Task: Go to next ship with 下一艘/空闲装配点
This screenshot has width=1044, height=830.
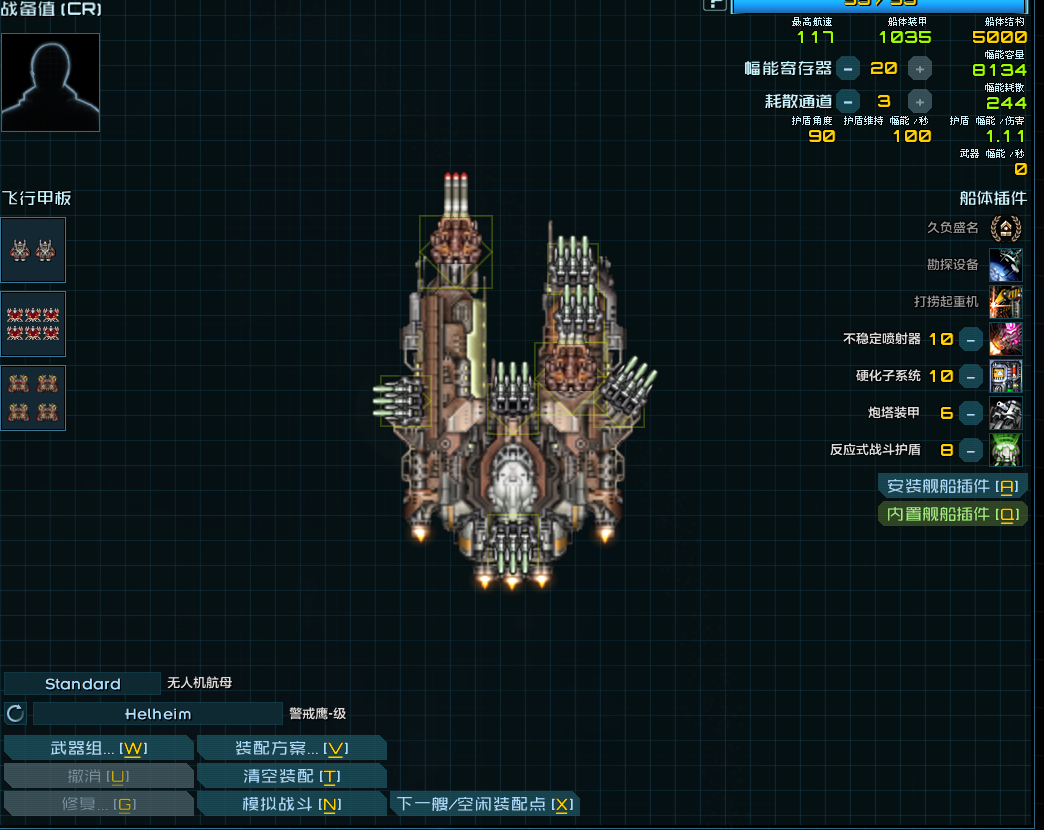Action: tap(484, 804)
